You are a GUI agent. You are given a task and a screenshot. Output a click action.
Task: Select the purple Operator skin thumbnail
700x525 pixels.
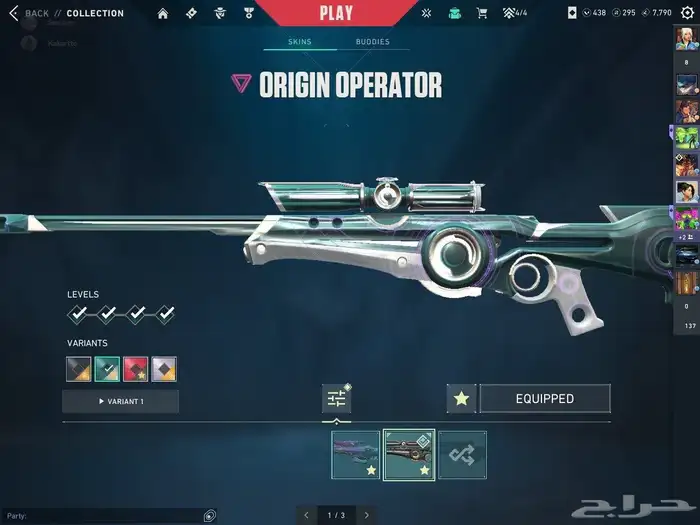(x=356, y=455)
